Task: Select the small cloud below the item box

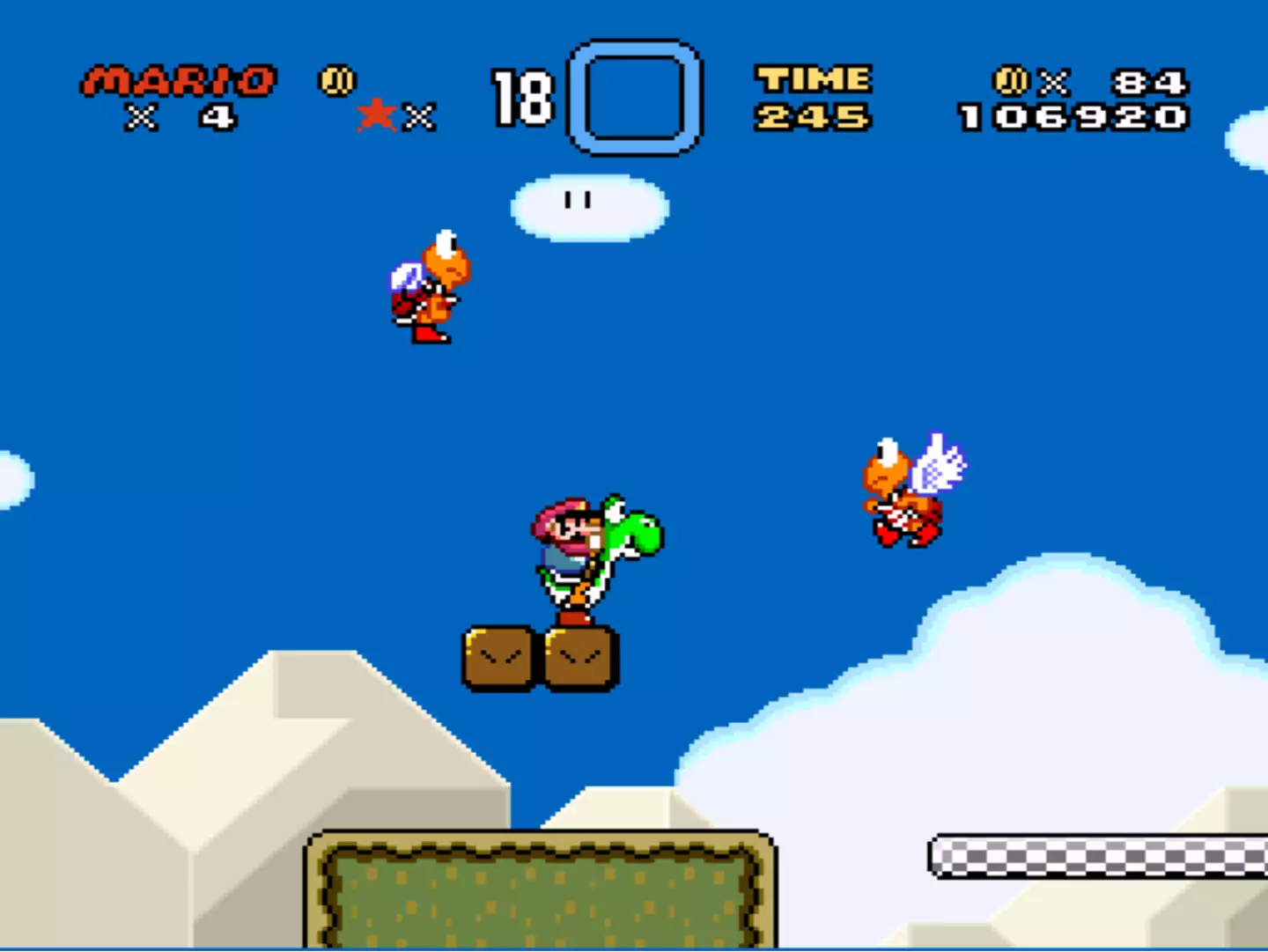Action: (x=588, y=204)
